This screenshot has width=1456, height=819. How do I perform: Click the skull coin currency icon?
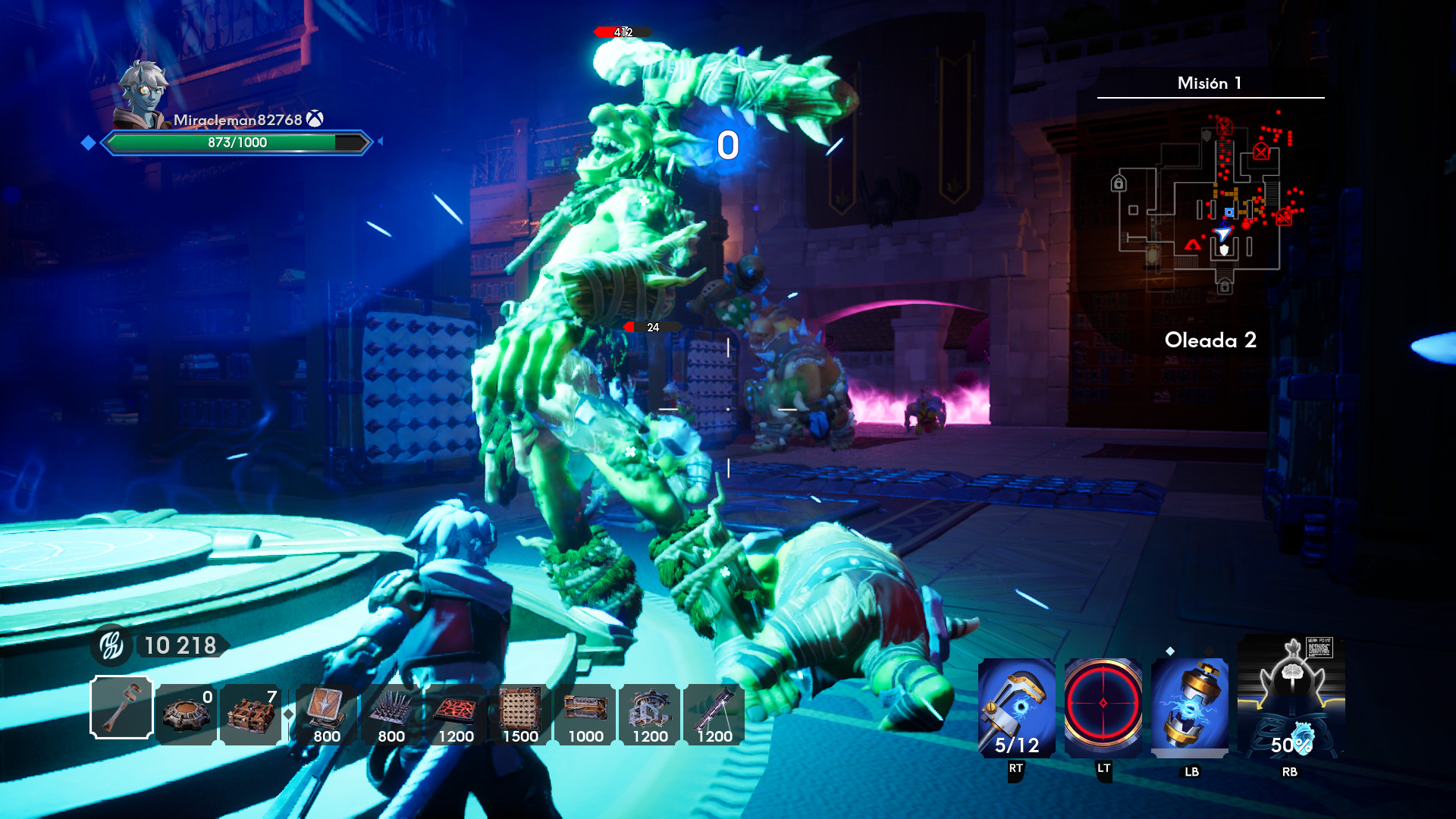(112, 645)
